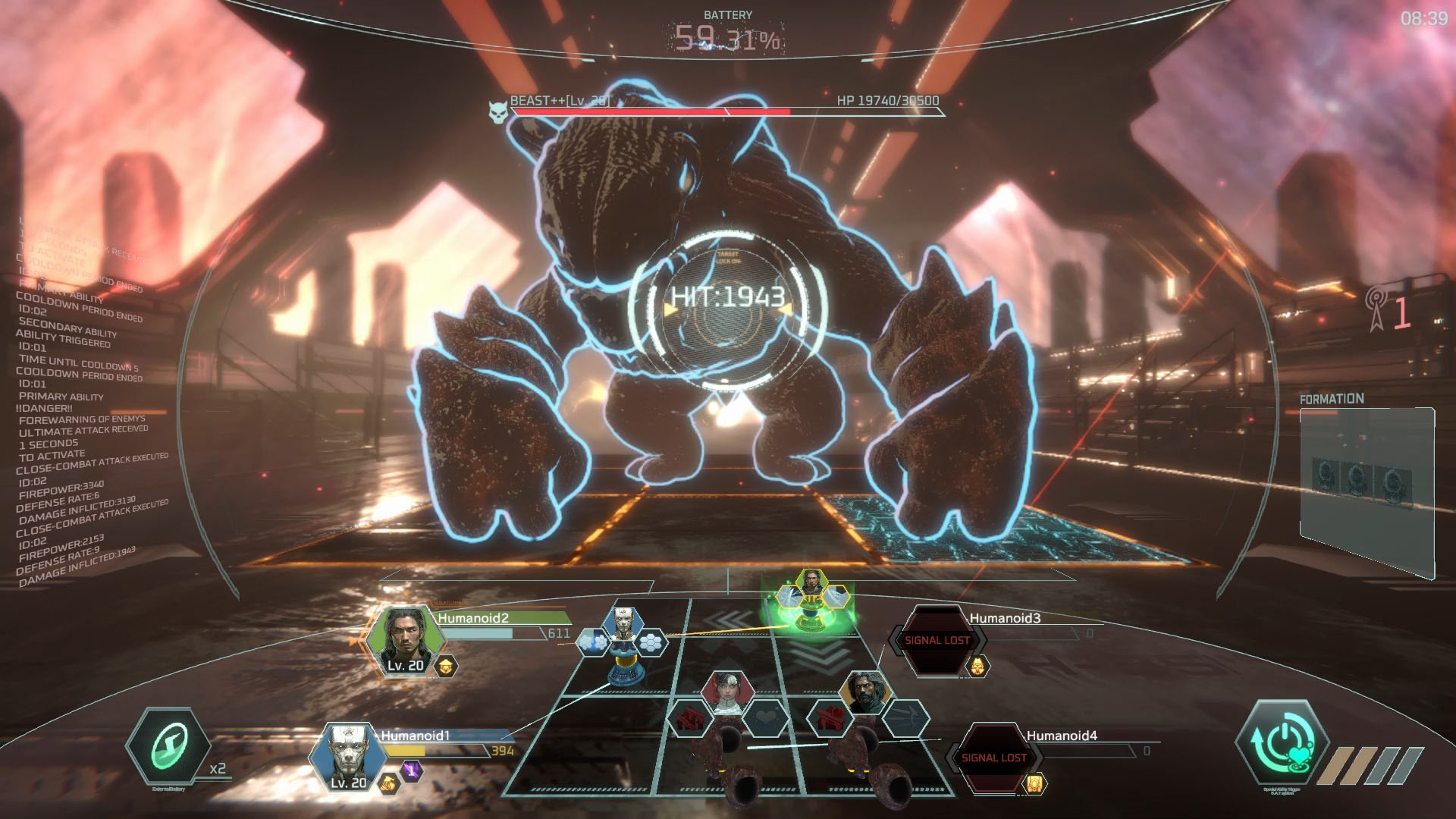The image size is (1456, 819).
Task: Activate the External Battery lightning hexagon
Action: click(x=168, y=748)
